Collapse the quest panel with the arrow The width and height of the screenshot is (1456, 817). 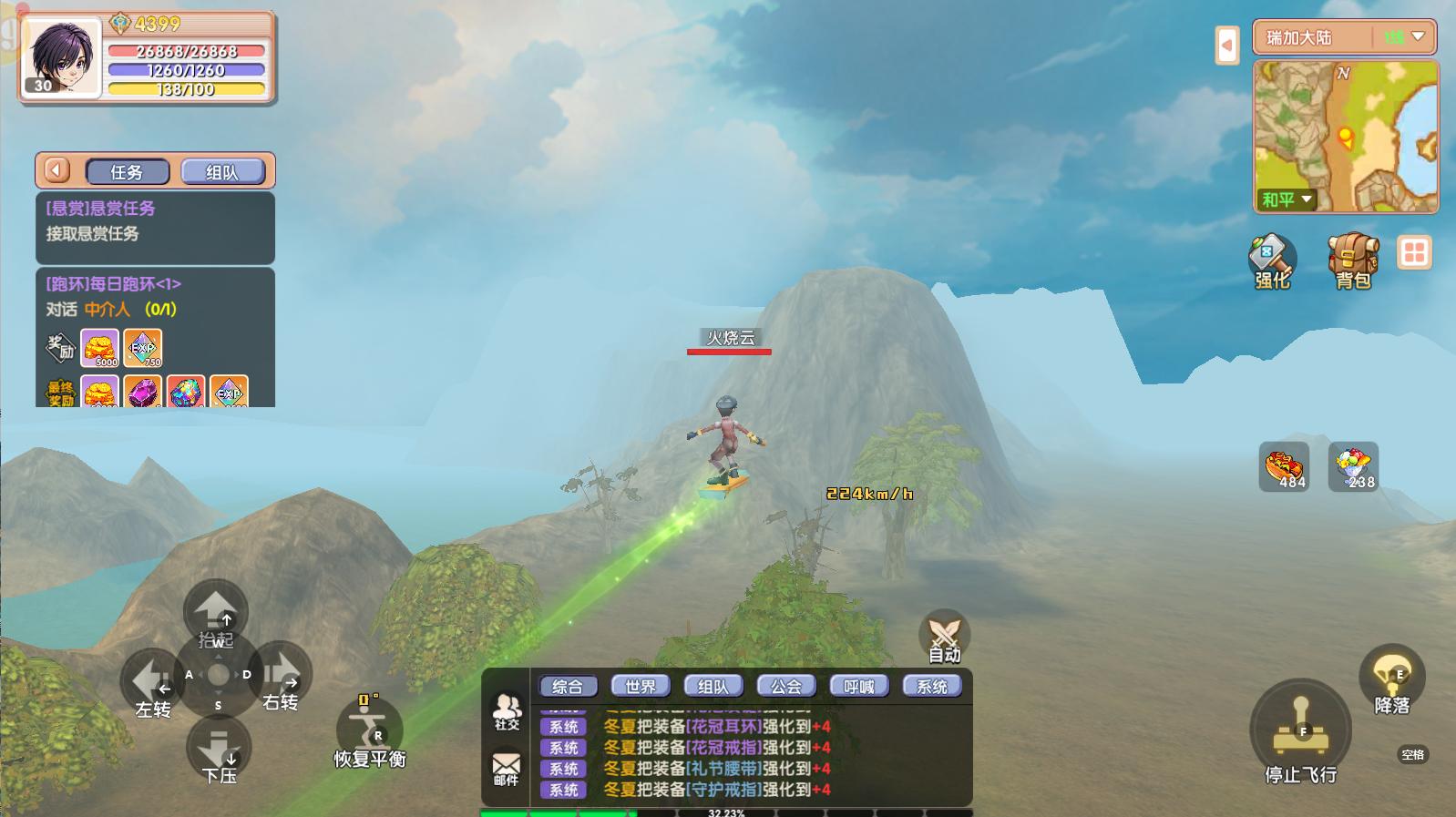(57, 170)
